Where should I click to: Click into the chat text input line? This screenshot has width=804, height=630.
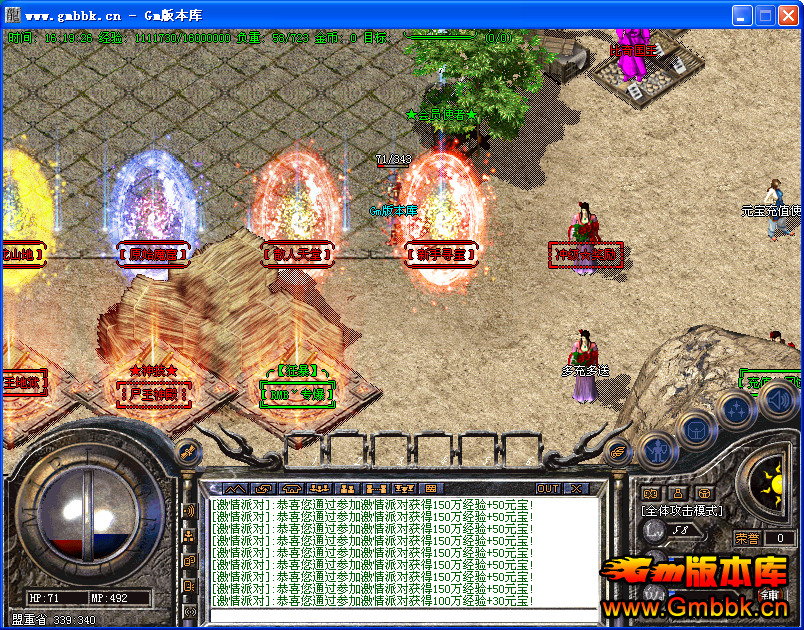coord(400,613)
